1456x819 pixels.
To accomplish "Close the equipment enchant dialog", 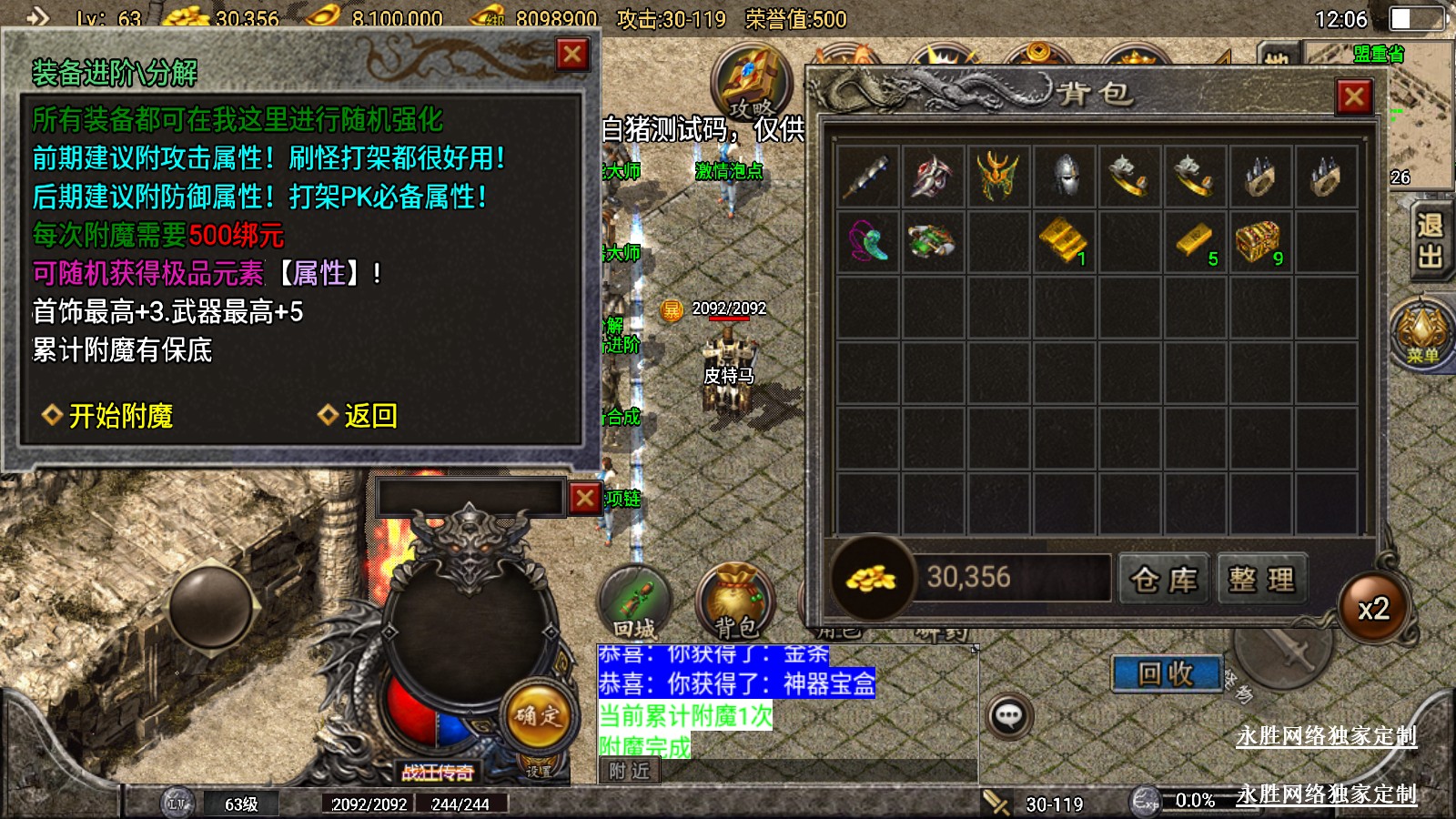I will coord(572,55).
